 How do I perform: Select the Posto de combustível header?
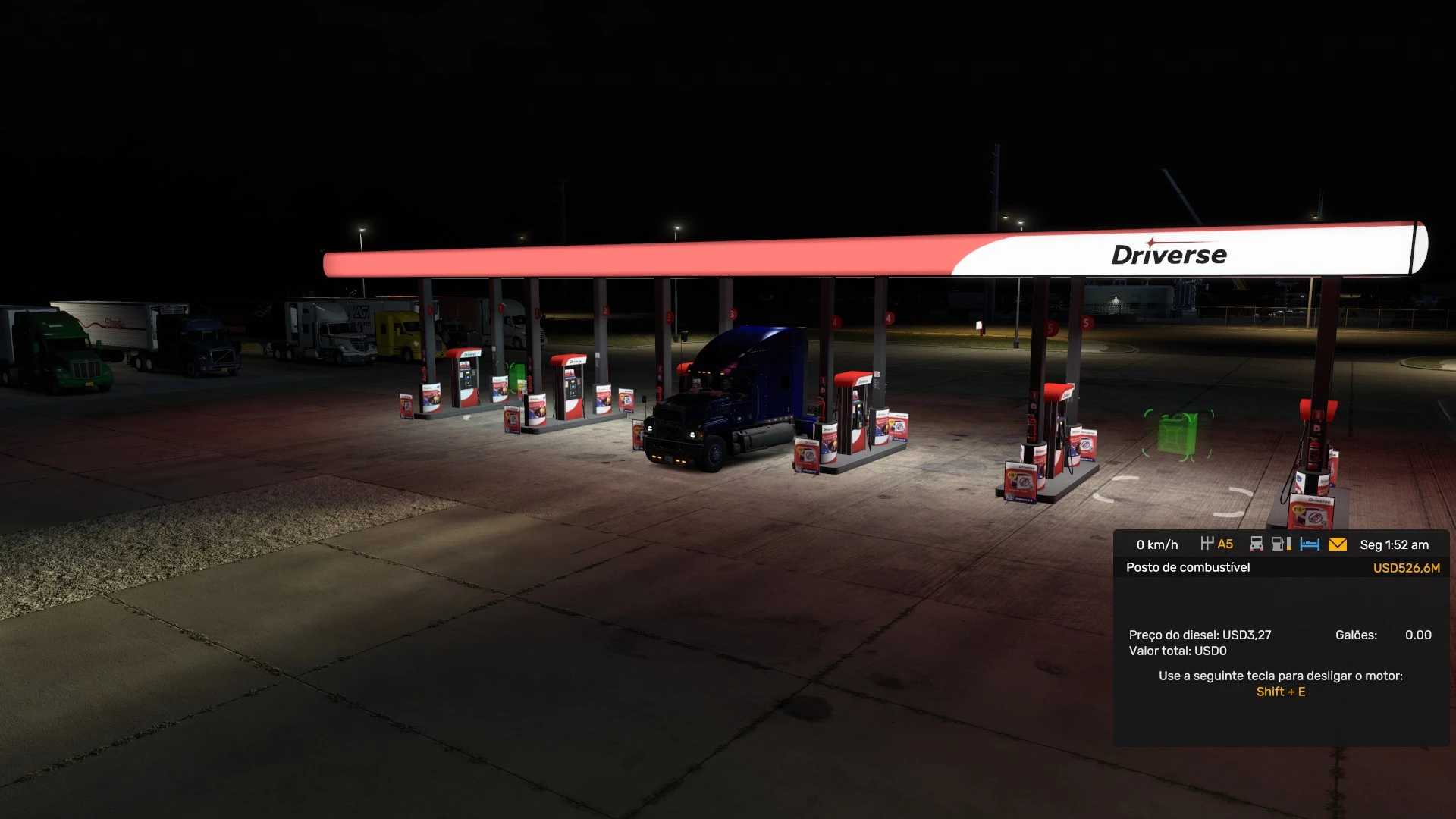point(1188,567)
